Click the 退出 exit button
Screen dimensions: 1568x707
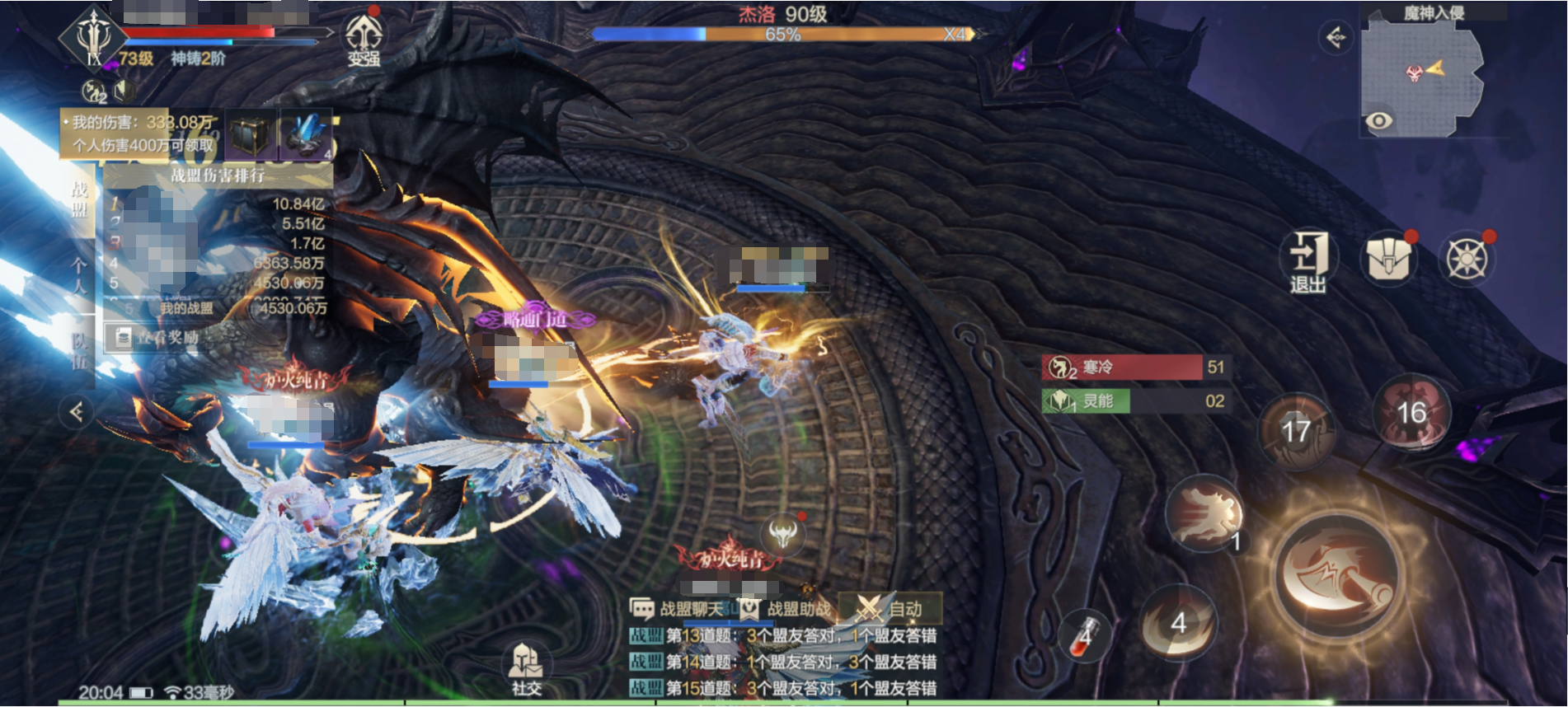coord(1308,261)
